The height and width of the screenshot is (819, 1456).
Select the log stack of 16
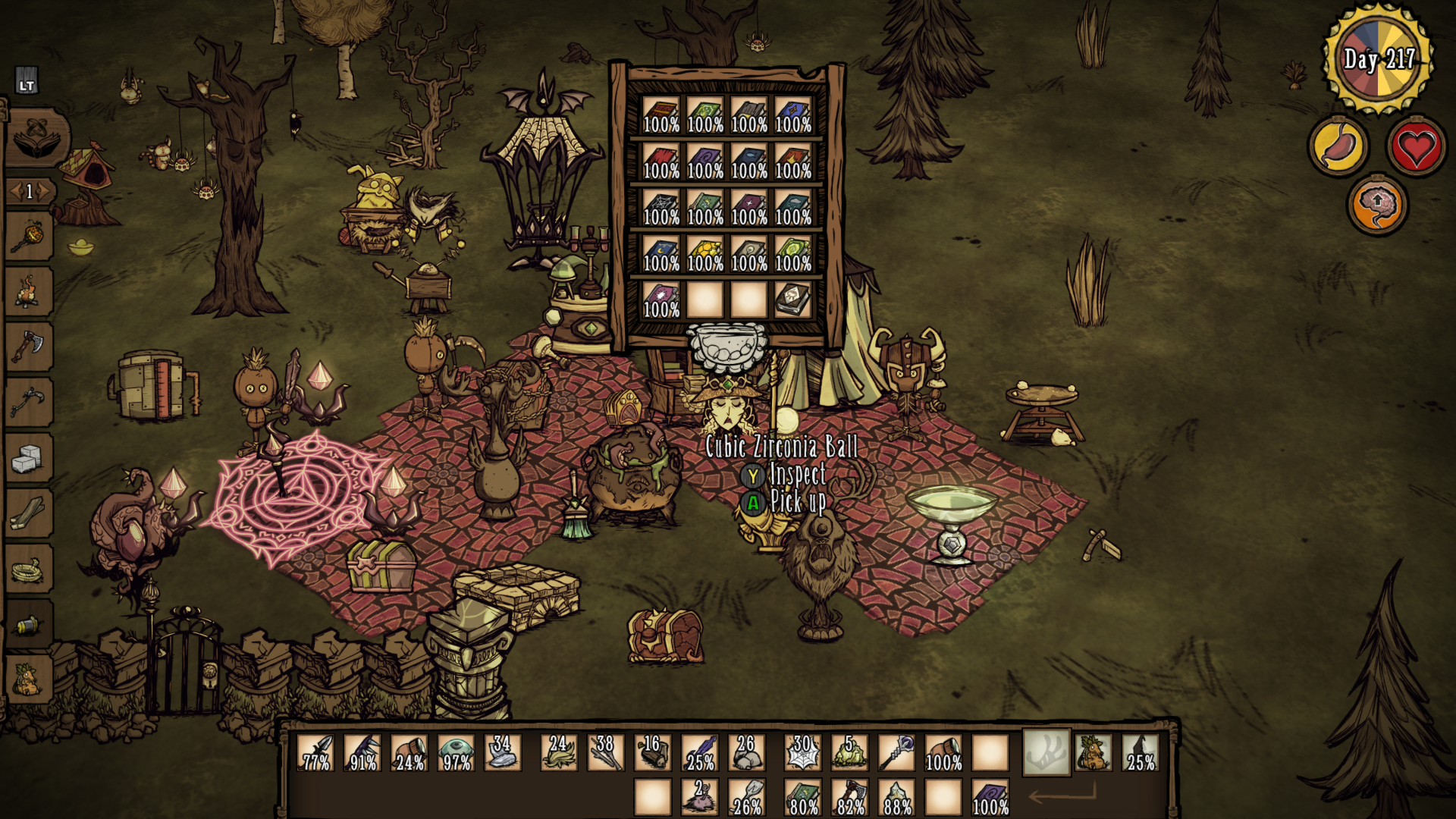click(652, 752)
